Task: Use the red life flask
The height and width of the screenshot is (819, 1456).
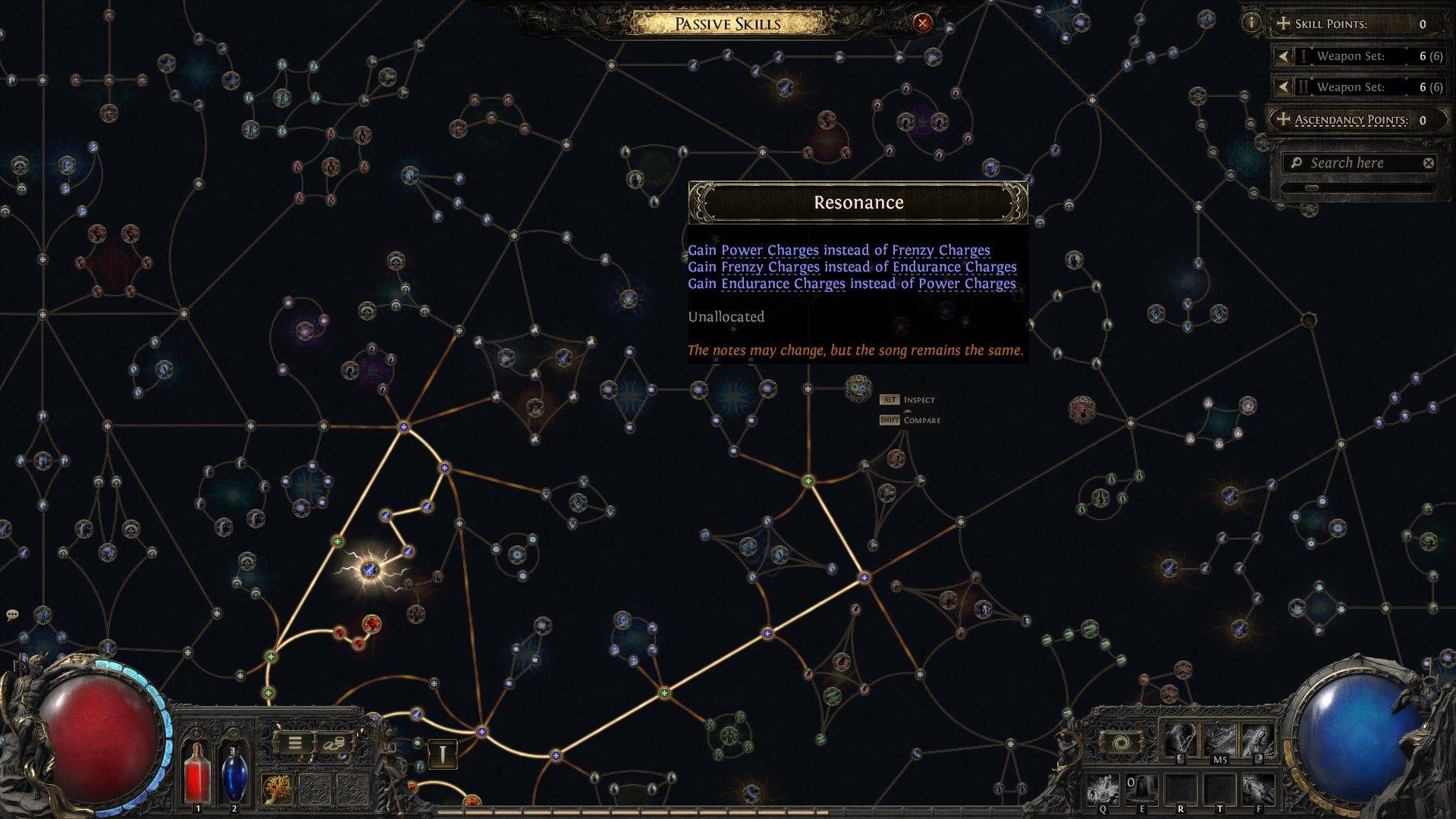Action: (198, 773)
